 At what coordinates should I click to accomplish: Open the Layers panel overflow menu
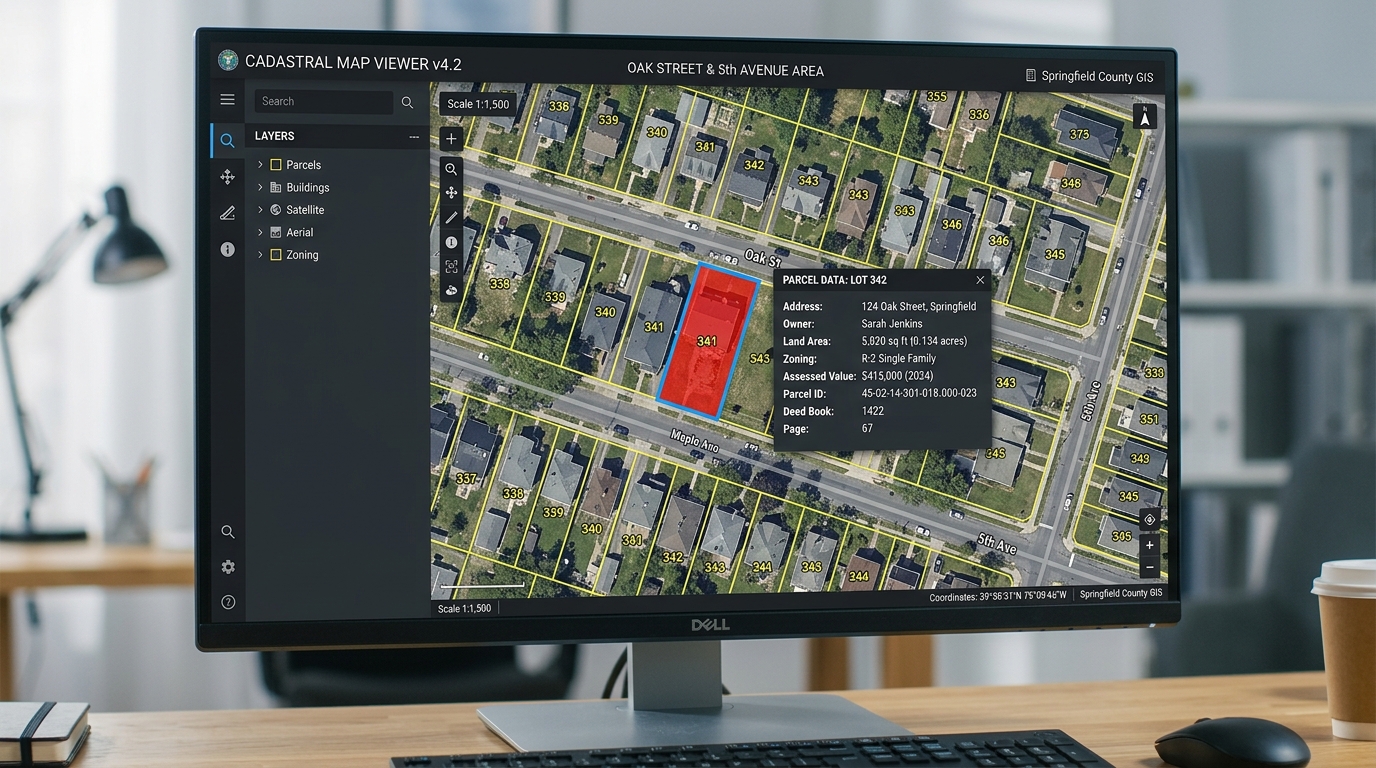pyautogui.click(x=415, y=136)
